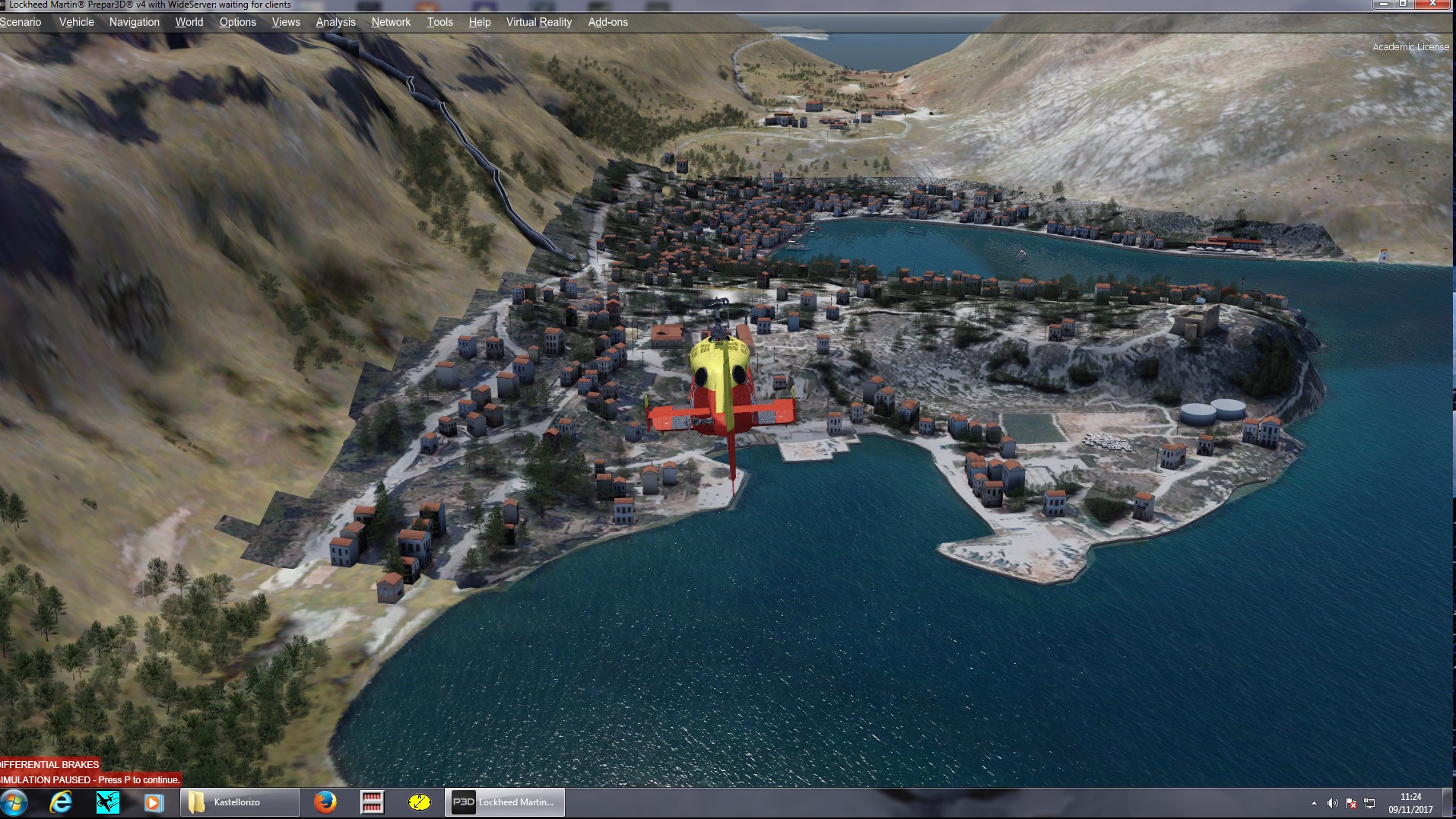The height and width of the screenshot is (819, 1456).
Task: Close the Prepar3D window
Action: click(x=1433, y=4)
